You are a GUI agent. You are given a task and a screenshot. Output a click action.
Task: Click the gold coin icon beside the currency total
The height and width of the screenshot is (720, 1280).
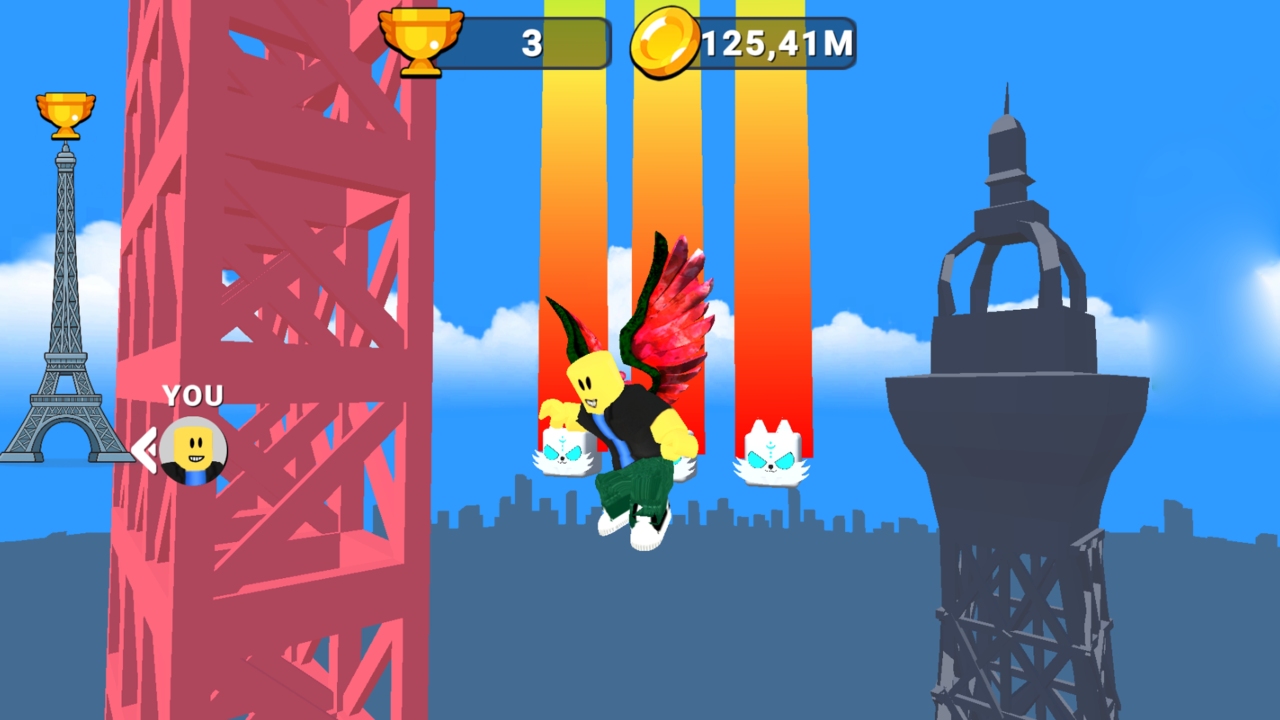pos(668,42)
